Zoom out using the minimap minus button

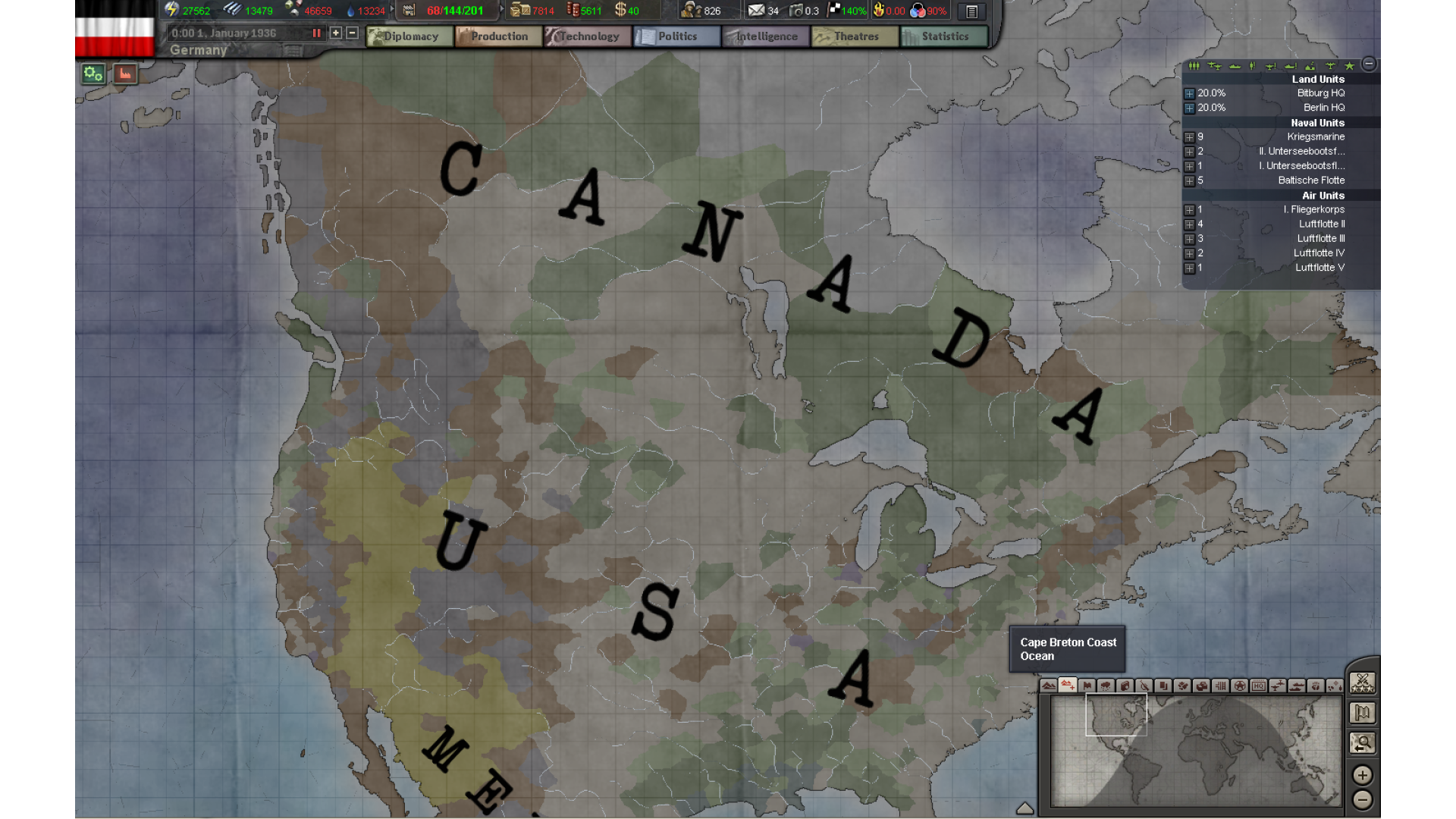(x=1363, y=800)
